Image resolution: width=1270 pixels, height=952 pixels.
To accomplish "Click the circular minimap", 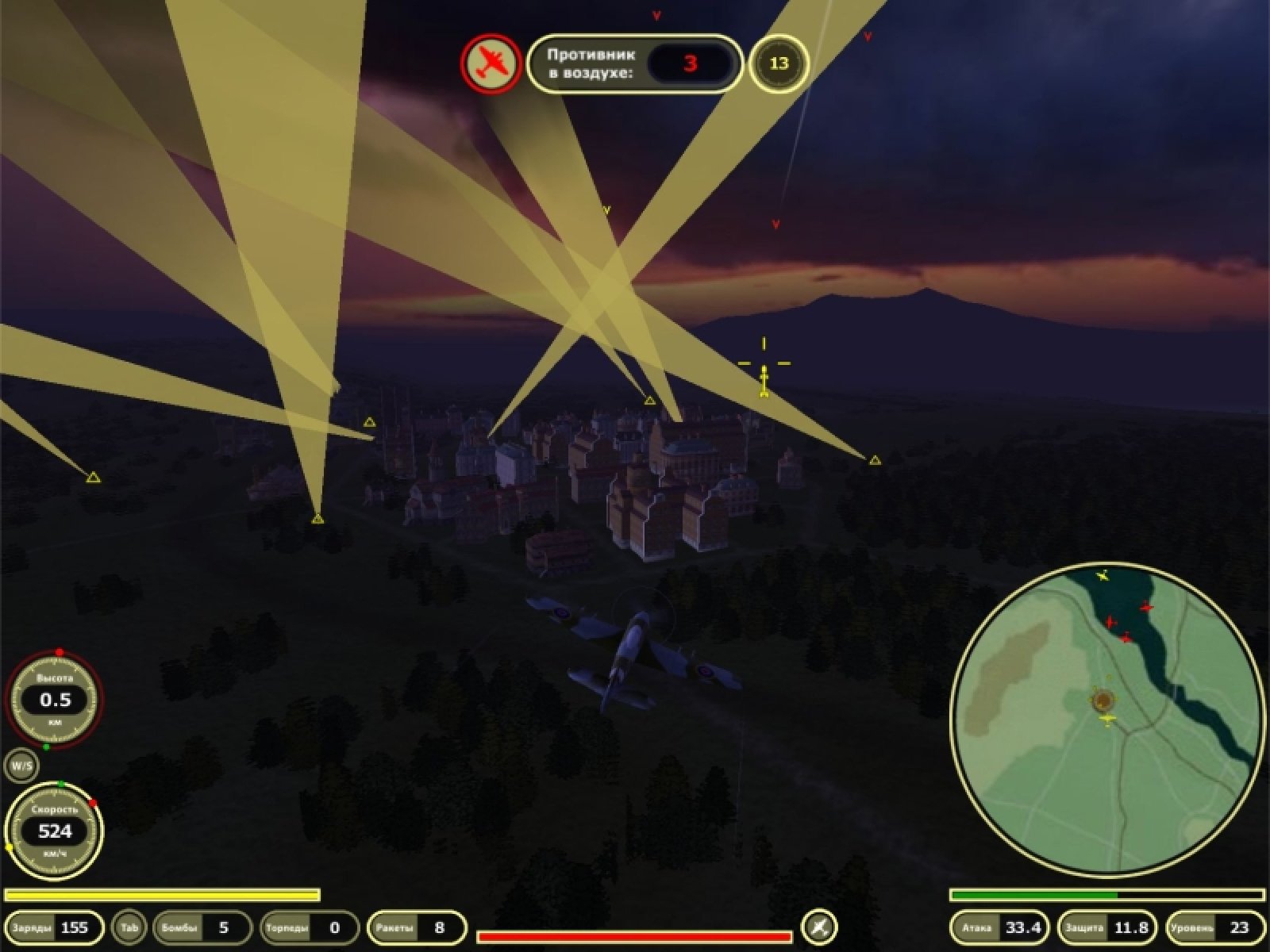I will tap(1106, 720).
